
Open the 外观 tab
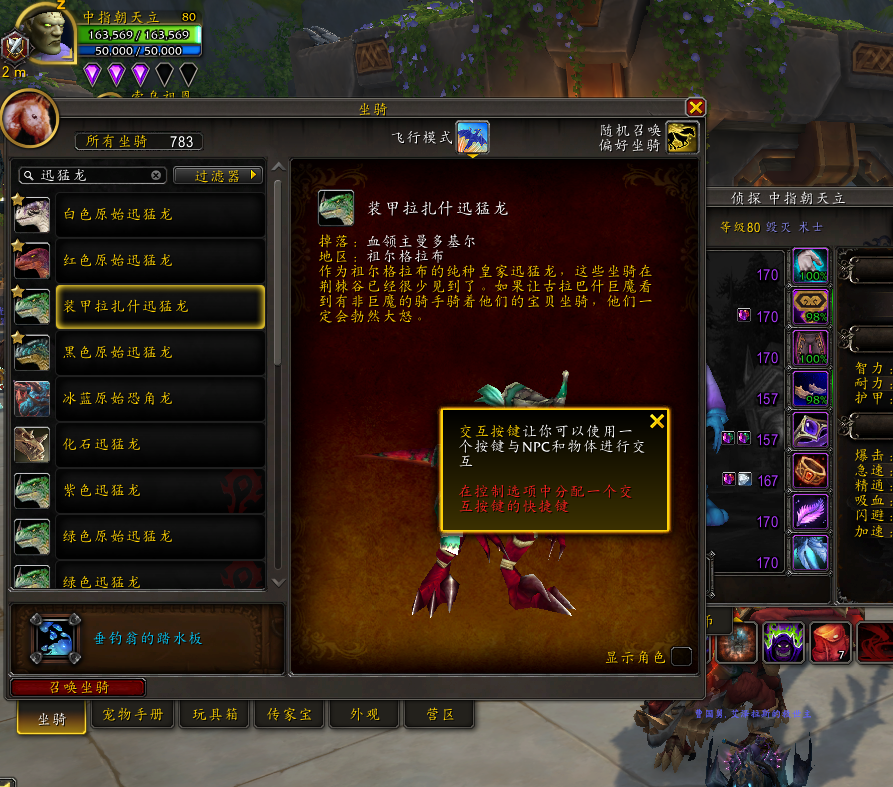pyautogui.click(x=364, y=715)
